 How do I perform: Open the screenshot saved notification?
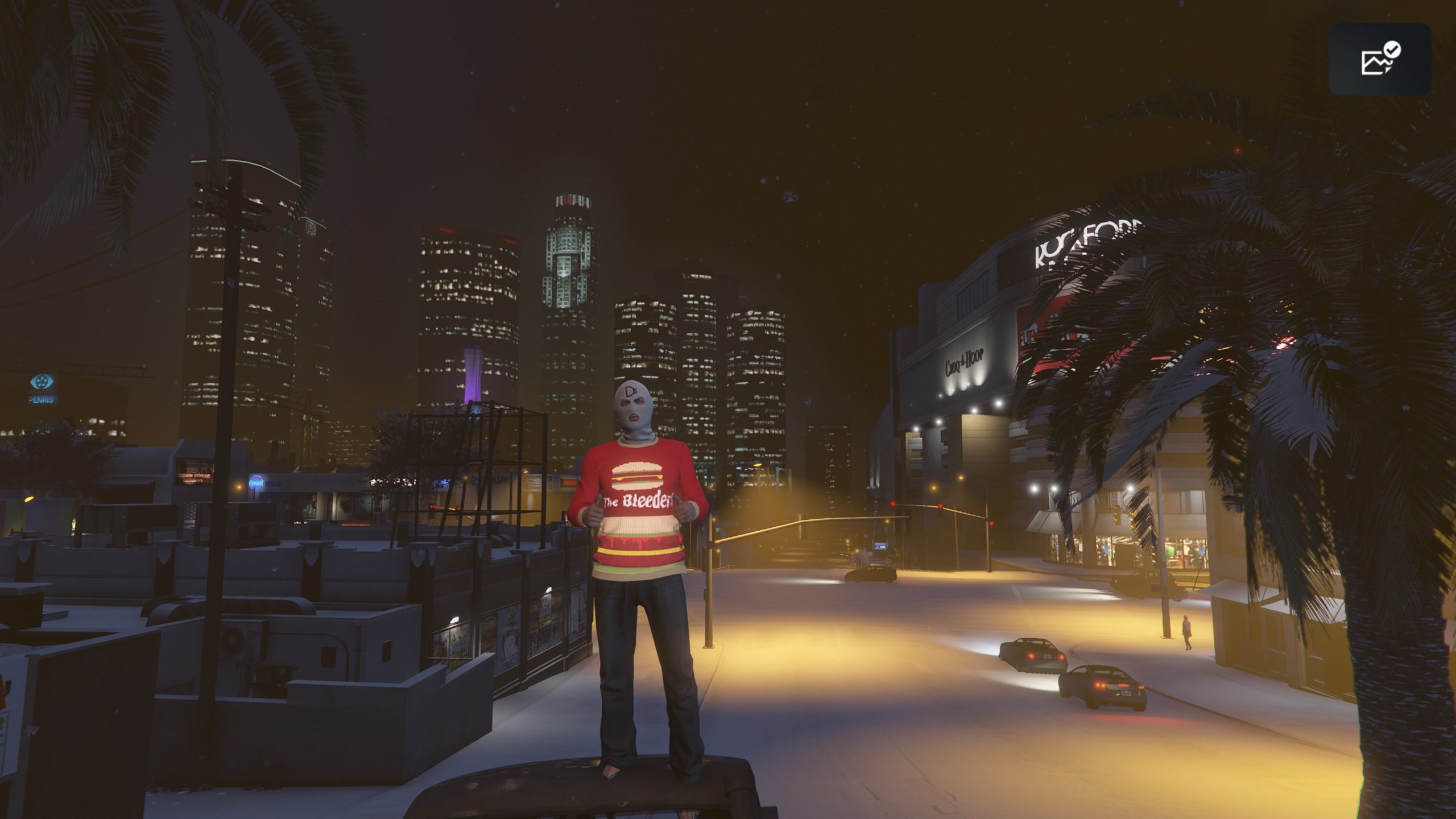pyautogui.click(x=1379, y=59)
